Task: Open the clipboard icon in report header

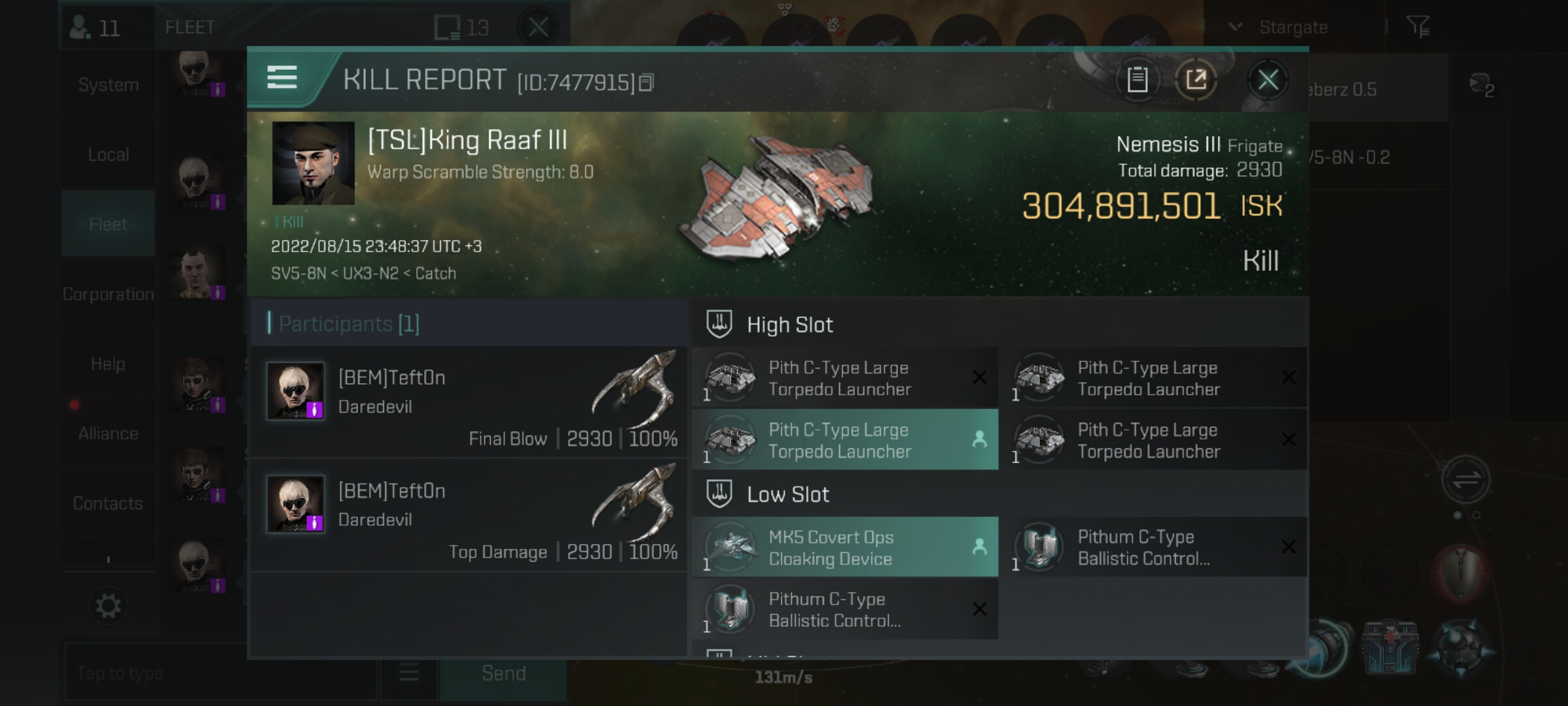Action: tap(1137, 80)
